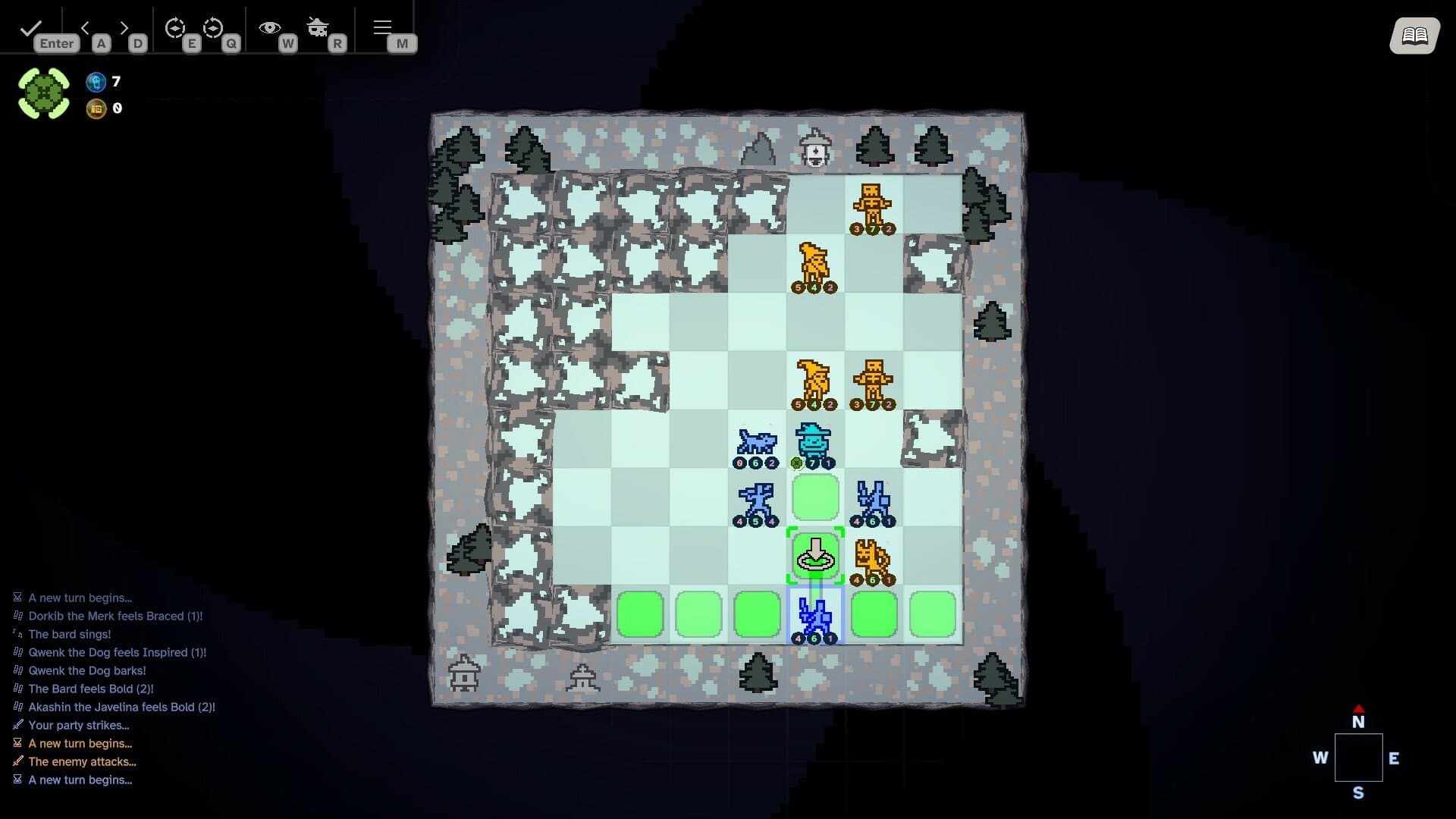Expand the previous unit with the left chevron
The width and height of the screenshot is (1456, 819).
pyautogui.click(x=85, y=27)
